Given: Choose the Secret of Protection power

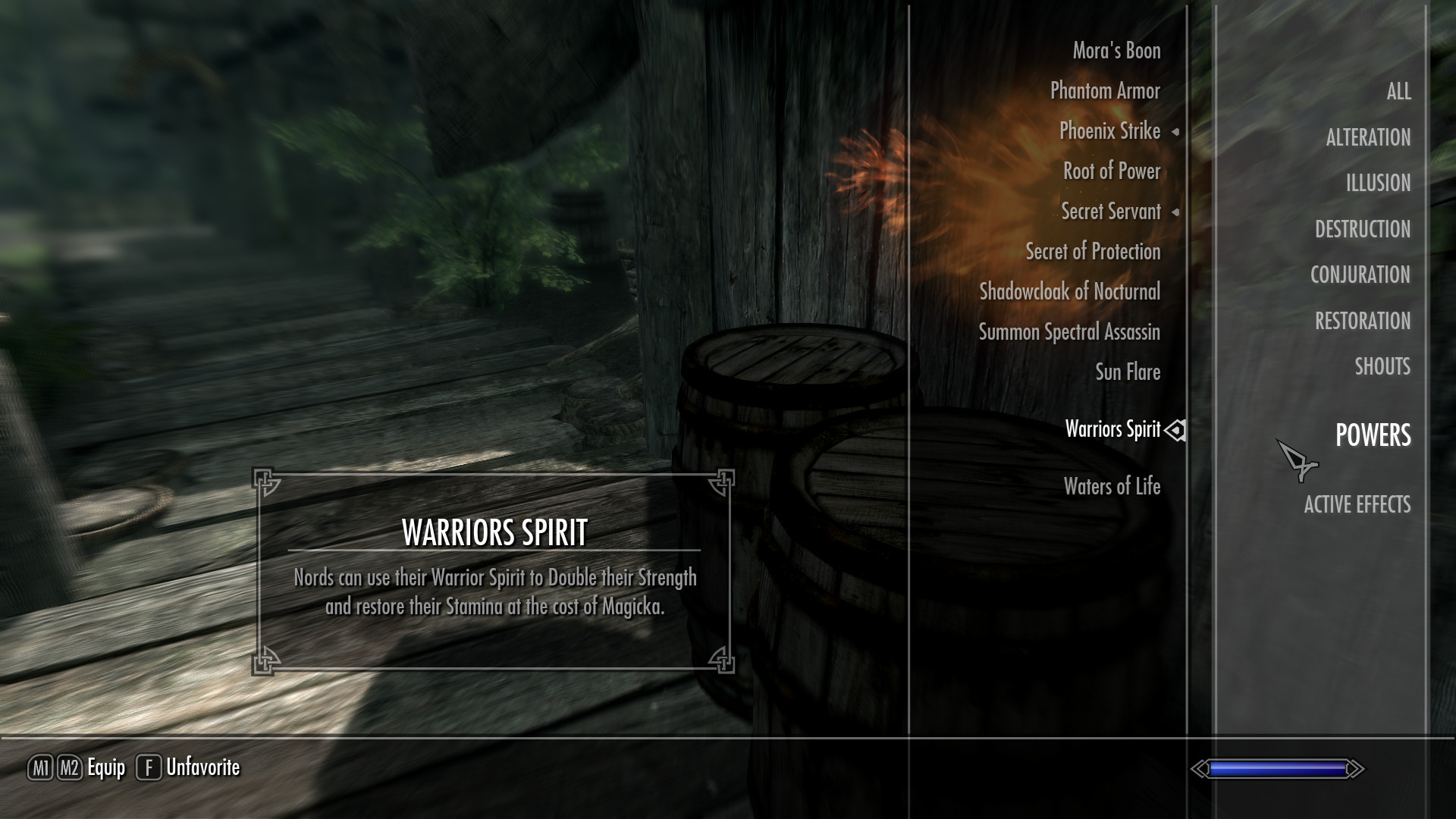Looking at the screenshot, I should 1093,252.
